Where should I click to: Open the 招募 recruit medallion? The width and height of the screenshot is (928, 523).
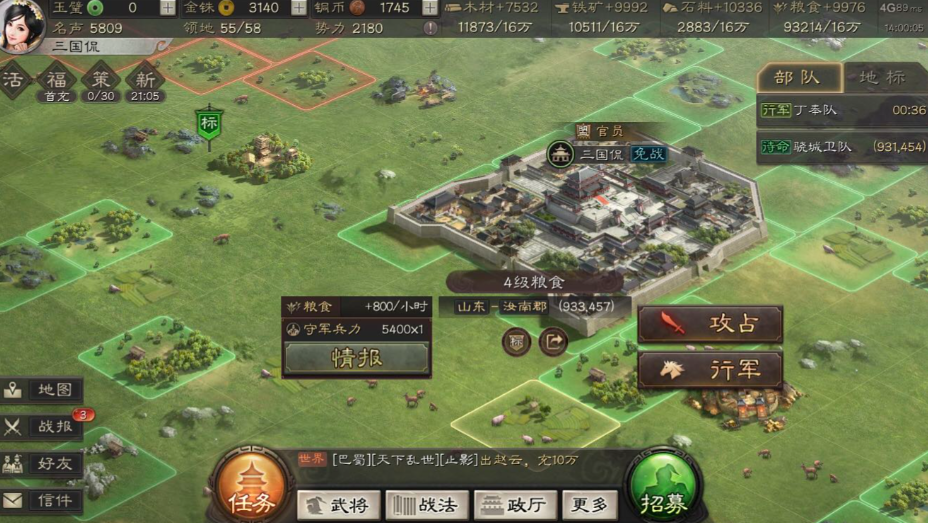[x=662, y=488]
